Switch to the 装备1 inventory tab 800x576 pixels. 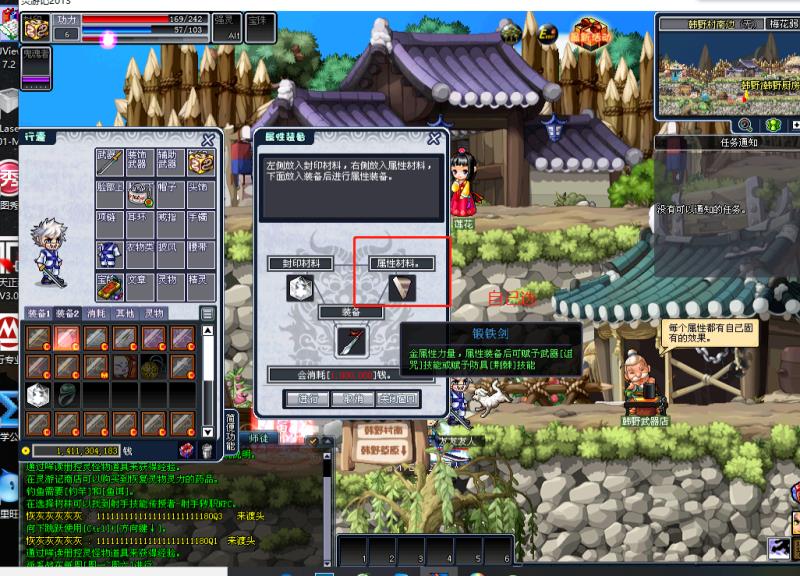pos(39,313)
